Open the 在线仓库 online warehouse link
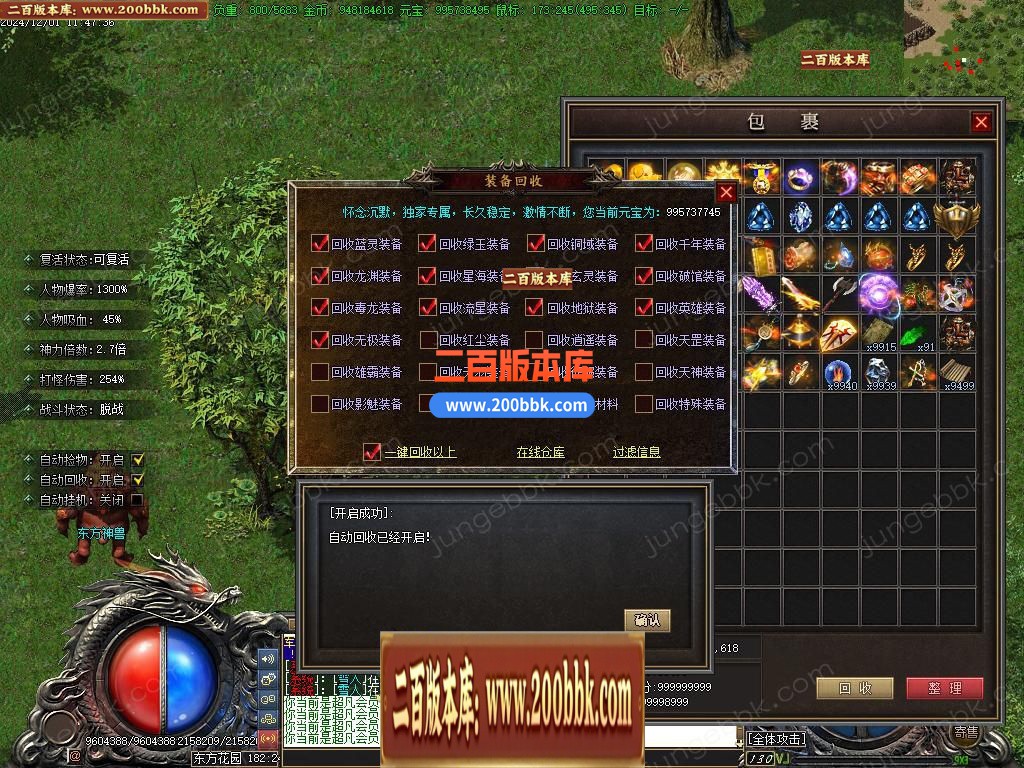 (x=540, y=452)
